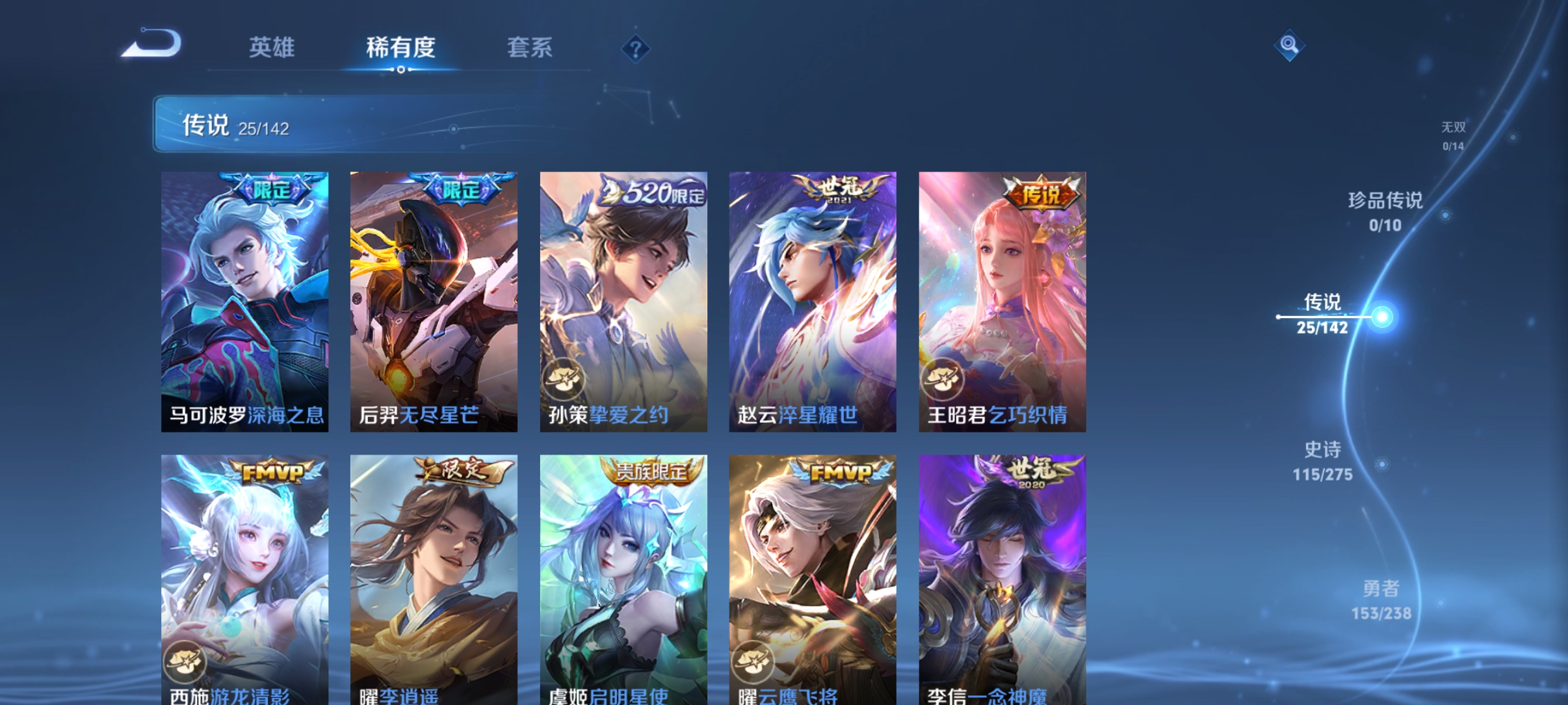Open the 后羿无尽星芒 skin card
The width and height of the screenshot is (1568, 705).
434,299
